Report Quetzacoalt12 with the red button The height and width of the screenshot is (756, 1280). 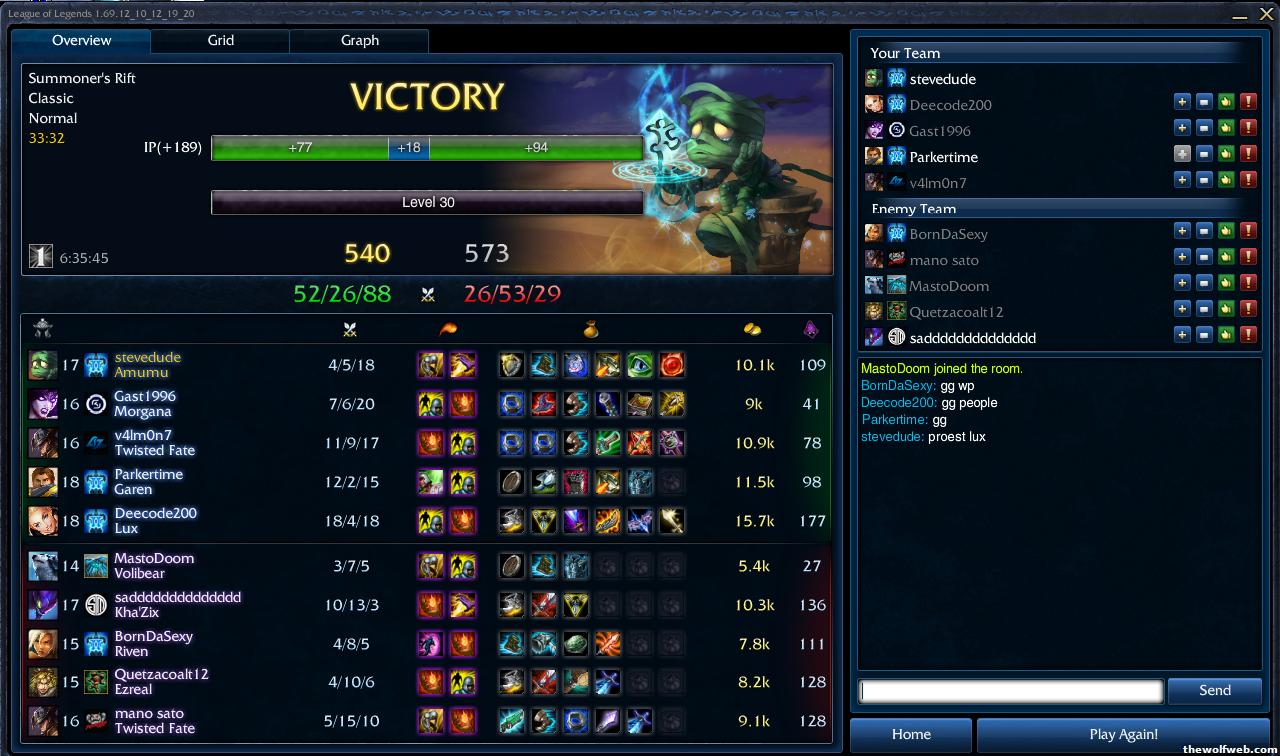pos(1248,310)
